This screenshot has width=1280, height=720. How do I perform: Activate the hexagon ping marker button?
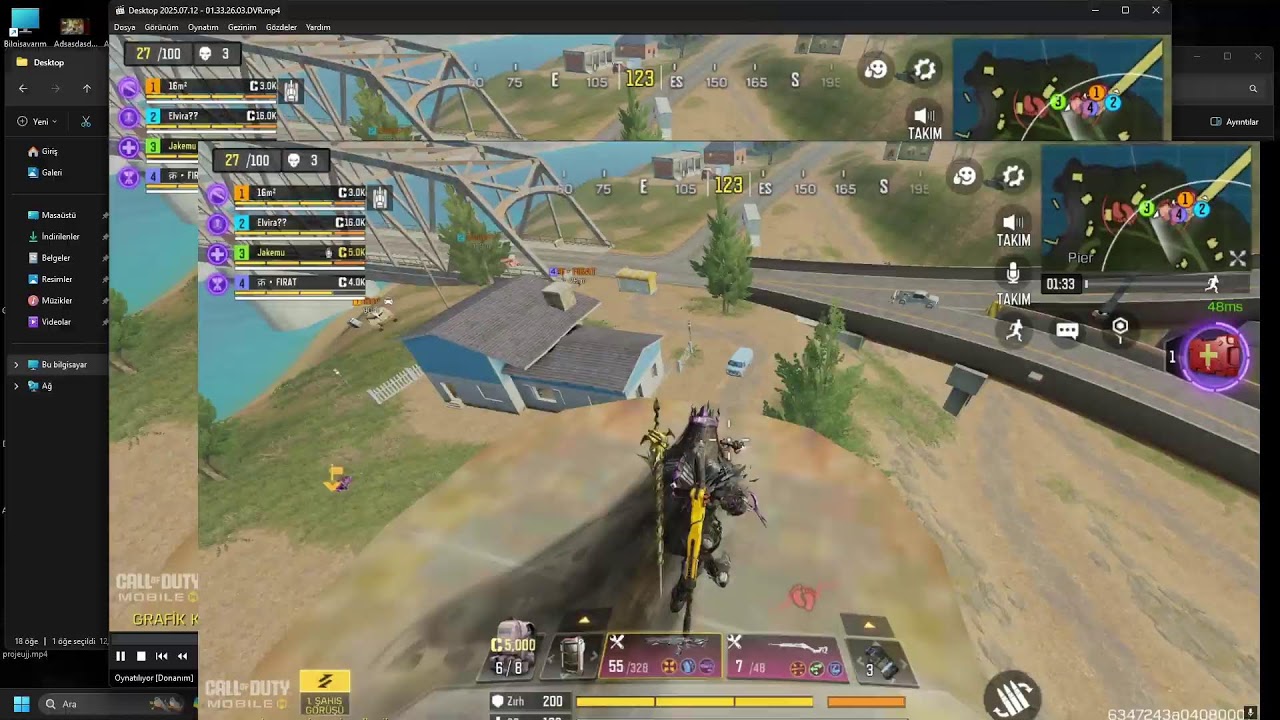(x=1120, y=328)
